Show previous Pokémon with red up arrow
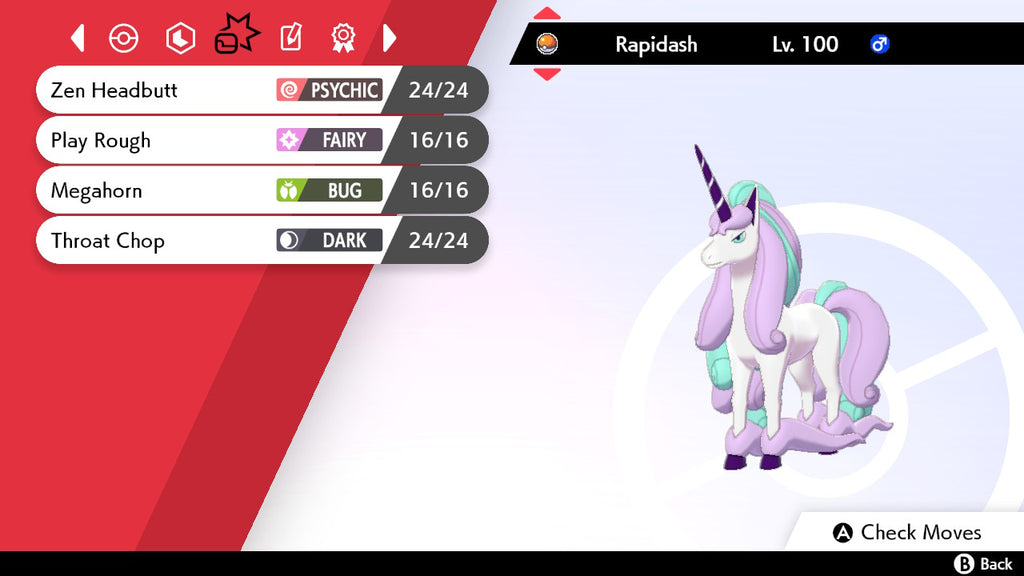This screenshot has width=1024, height=576. click(x=547, y=14)
